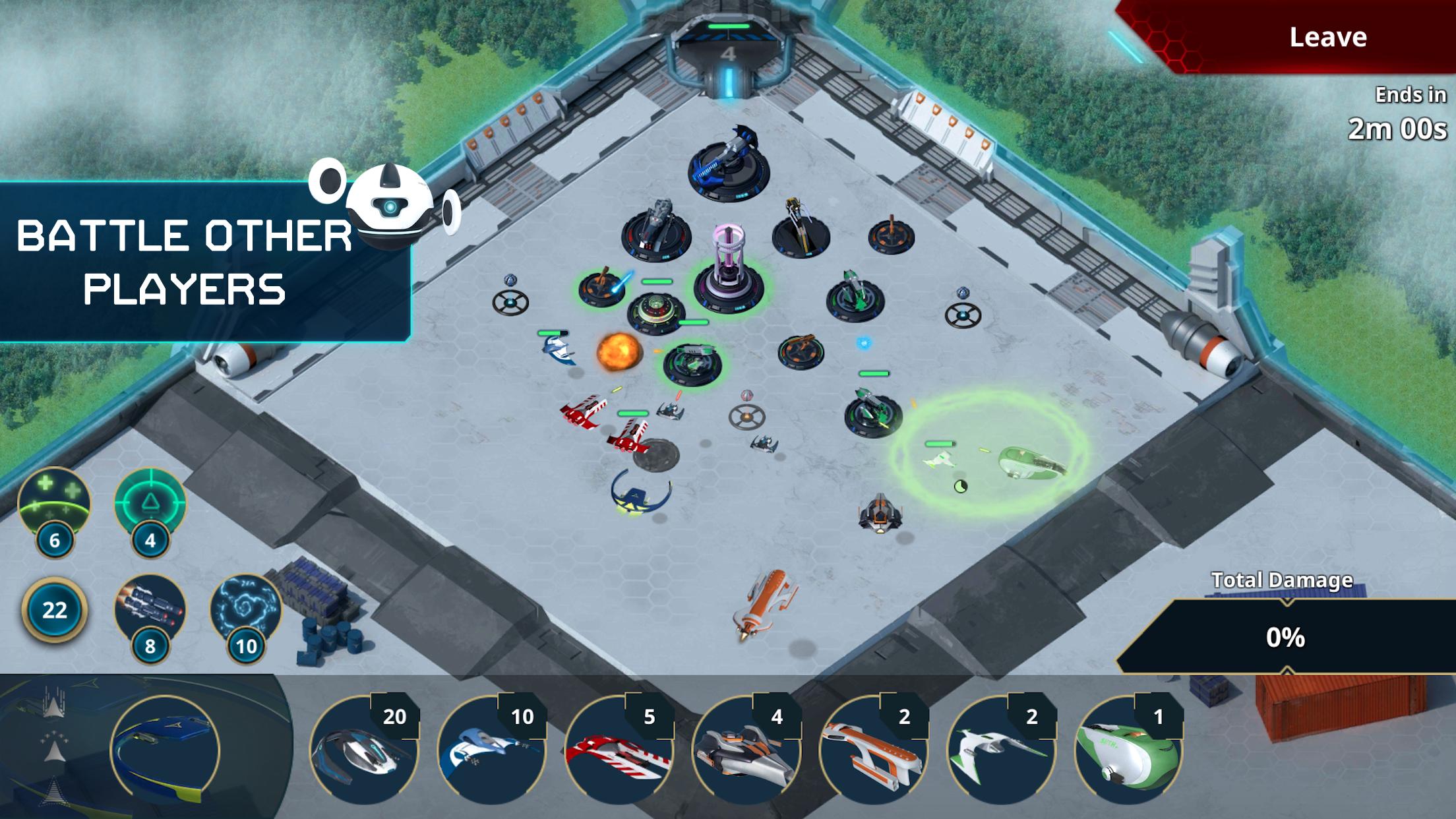Leave the battle with the red Leave button

(1327, 37)
